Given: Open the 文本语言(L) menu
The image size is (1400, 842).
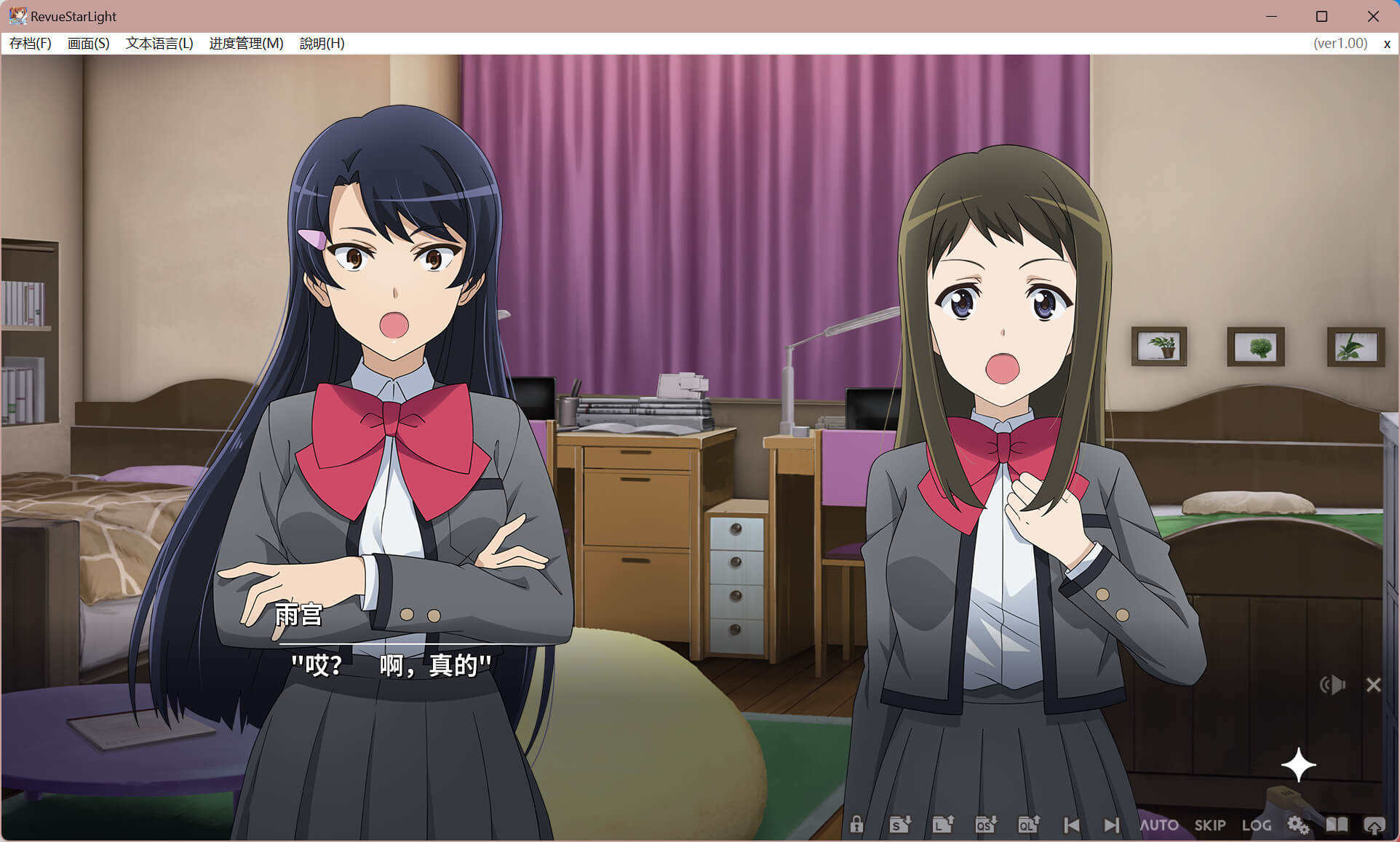Looking at the screenshot, I should click(x=159, y=44).
